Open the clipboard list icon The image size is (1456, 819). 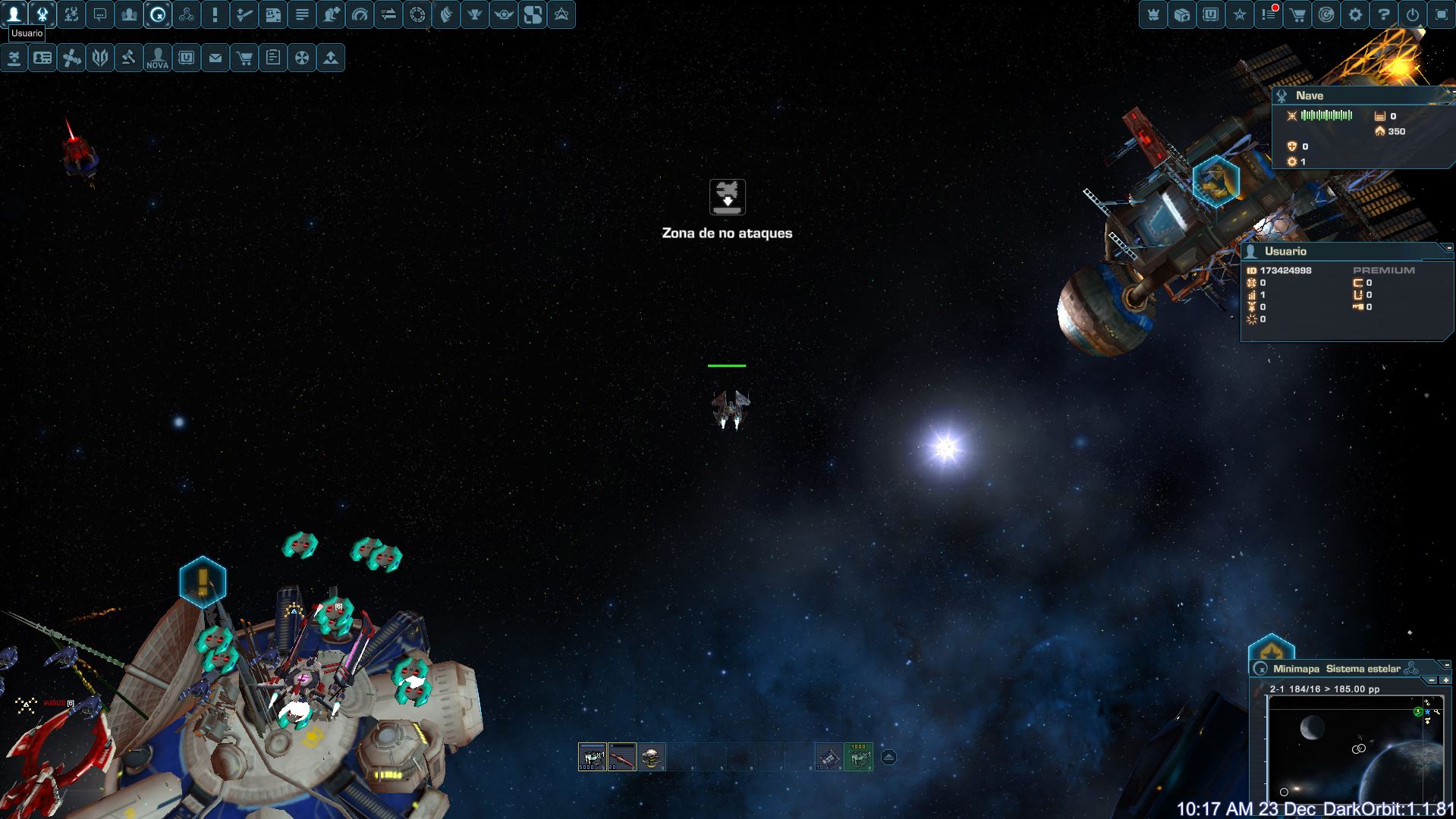tap(273, 58)
